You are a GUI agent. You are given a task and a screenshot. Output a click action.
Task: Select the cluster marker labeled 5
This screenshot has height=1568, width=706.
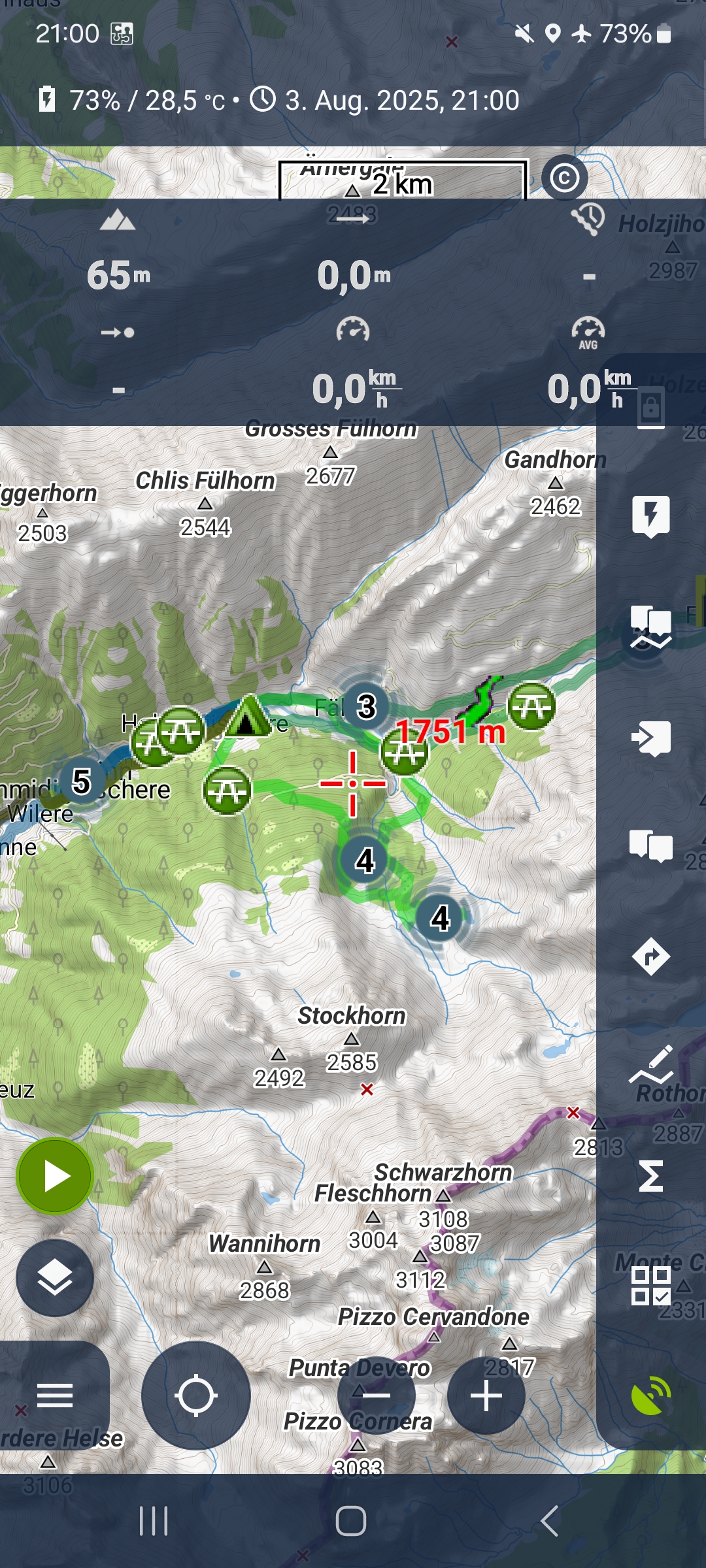pyautogui.click(x=81, y=781)
